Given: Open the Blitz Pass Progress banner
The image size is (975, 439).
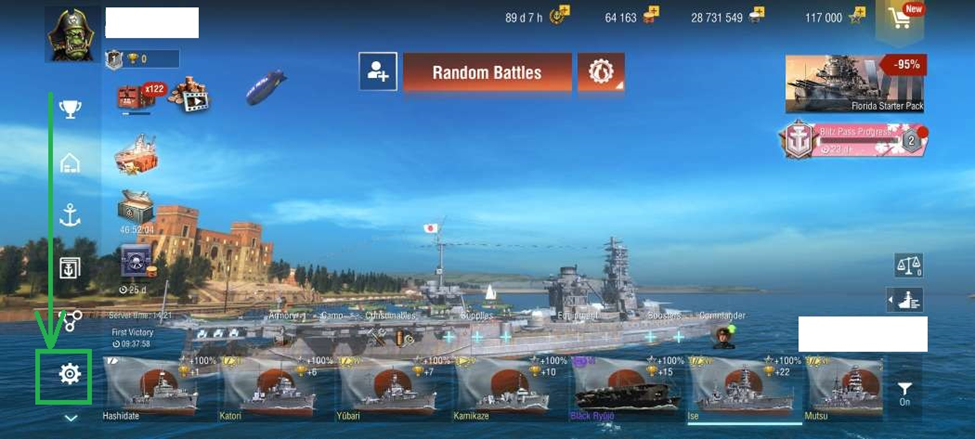Looking at the screenshot, I should coord(855,140).
